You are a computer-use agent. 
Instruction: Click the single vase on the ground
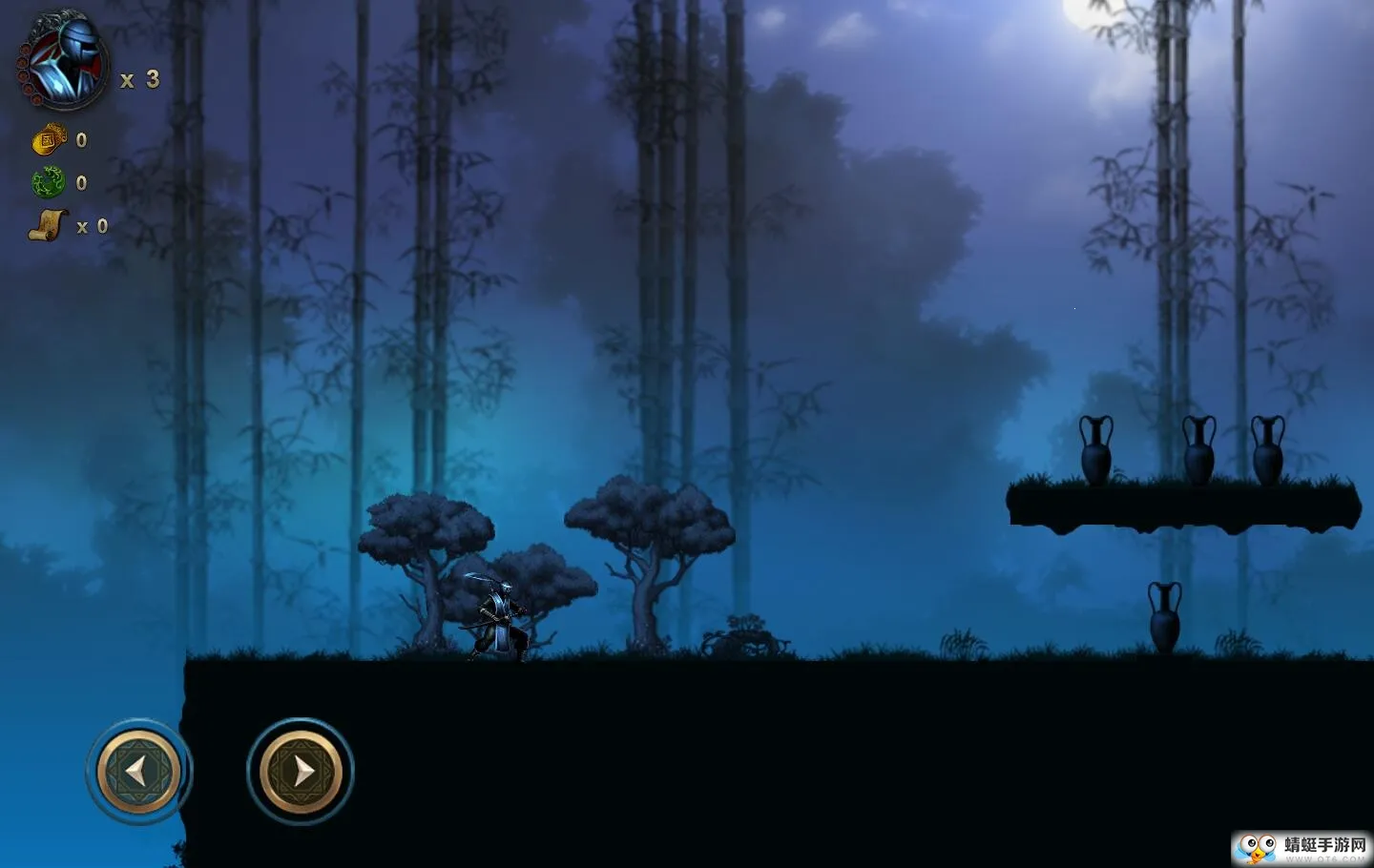click(1164, 618)
